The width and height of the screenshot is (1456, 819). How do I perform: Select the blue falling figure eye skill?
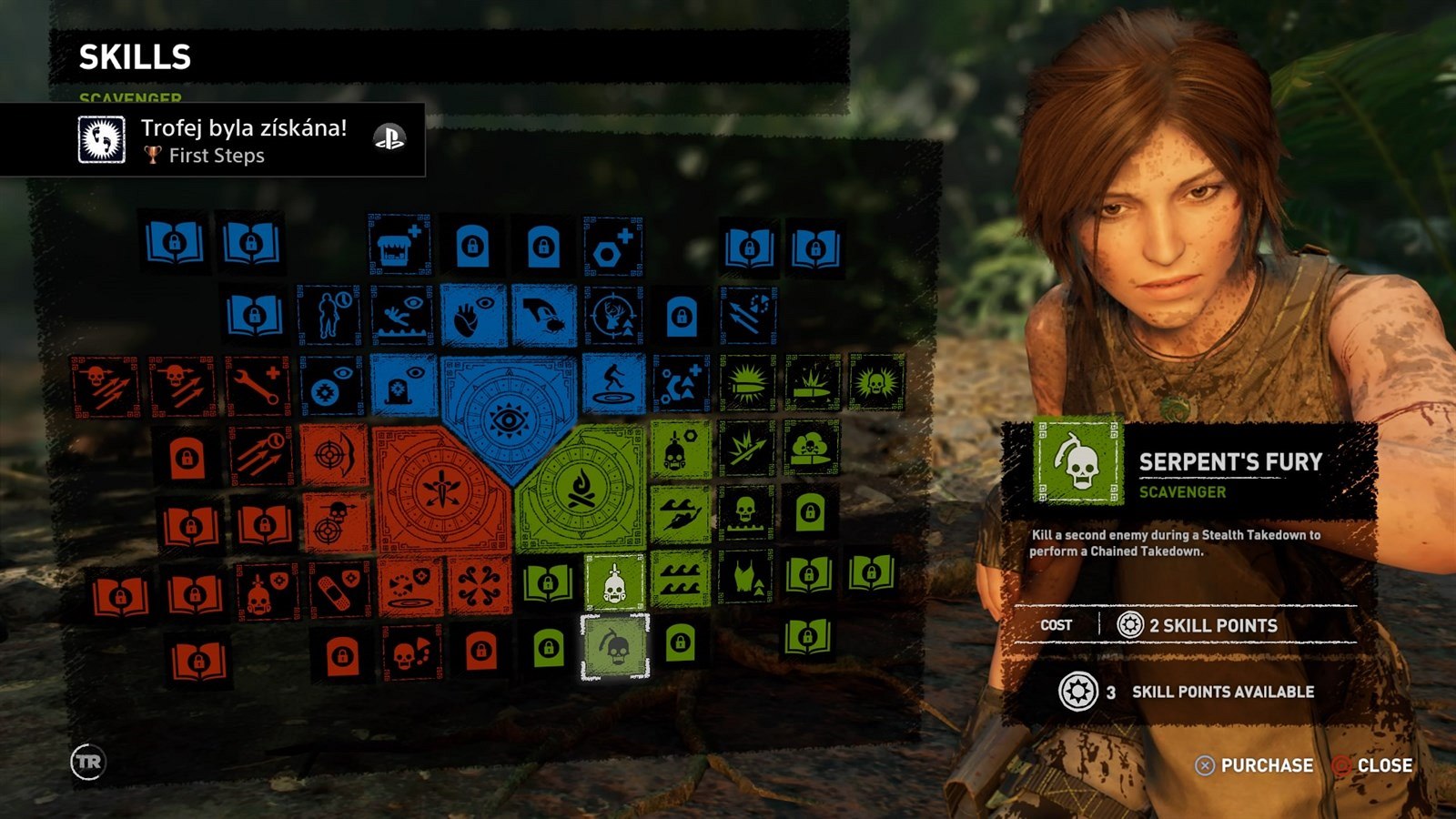(401, 316)
